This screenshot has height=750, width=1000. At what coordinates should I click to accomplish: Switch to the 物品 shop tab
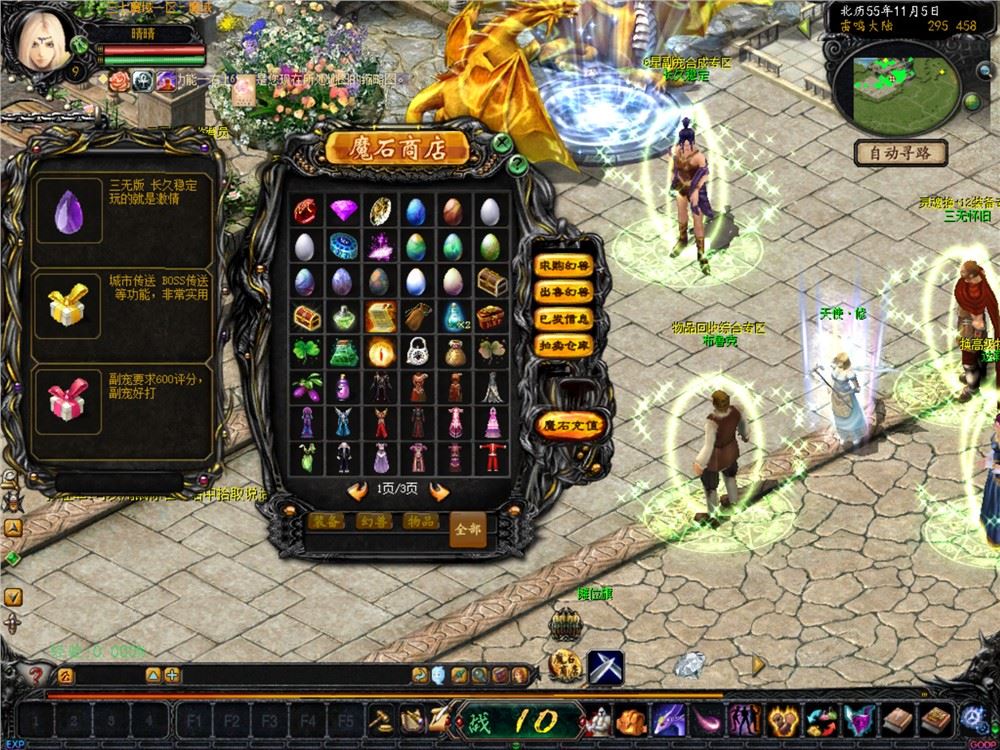[x=420, y=522]
